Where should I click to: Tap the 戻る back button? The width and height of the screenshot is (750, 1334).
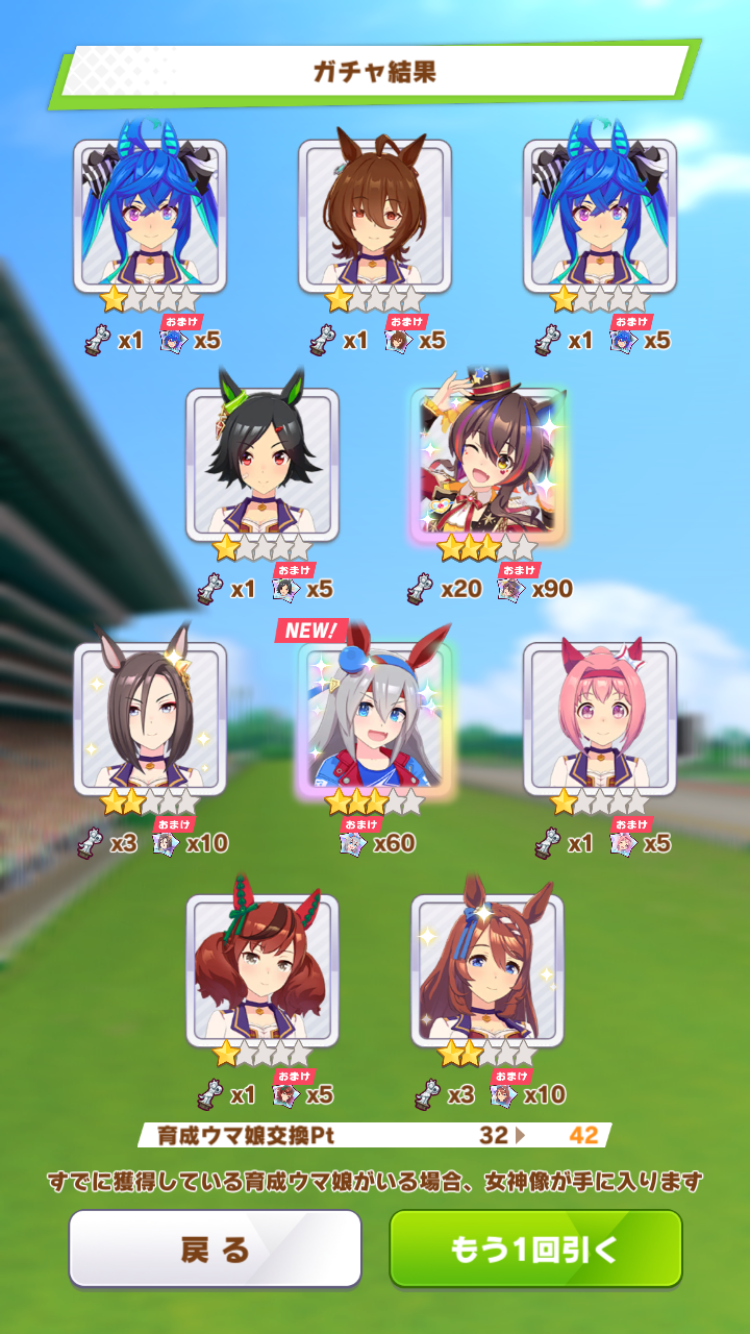pos(214,1248)
